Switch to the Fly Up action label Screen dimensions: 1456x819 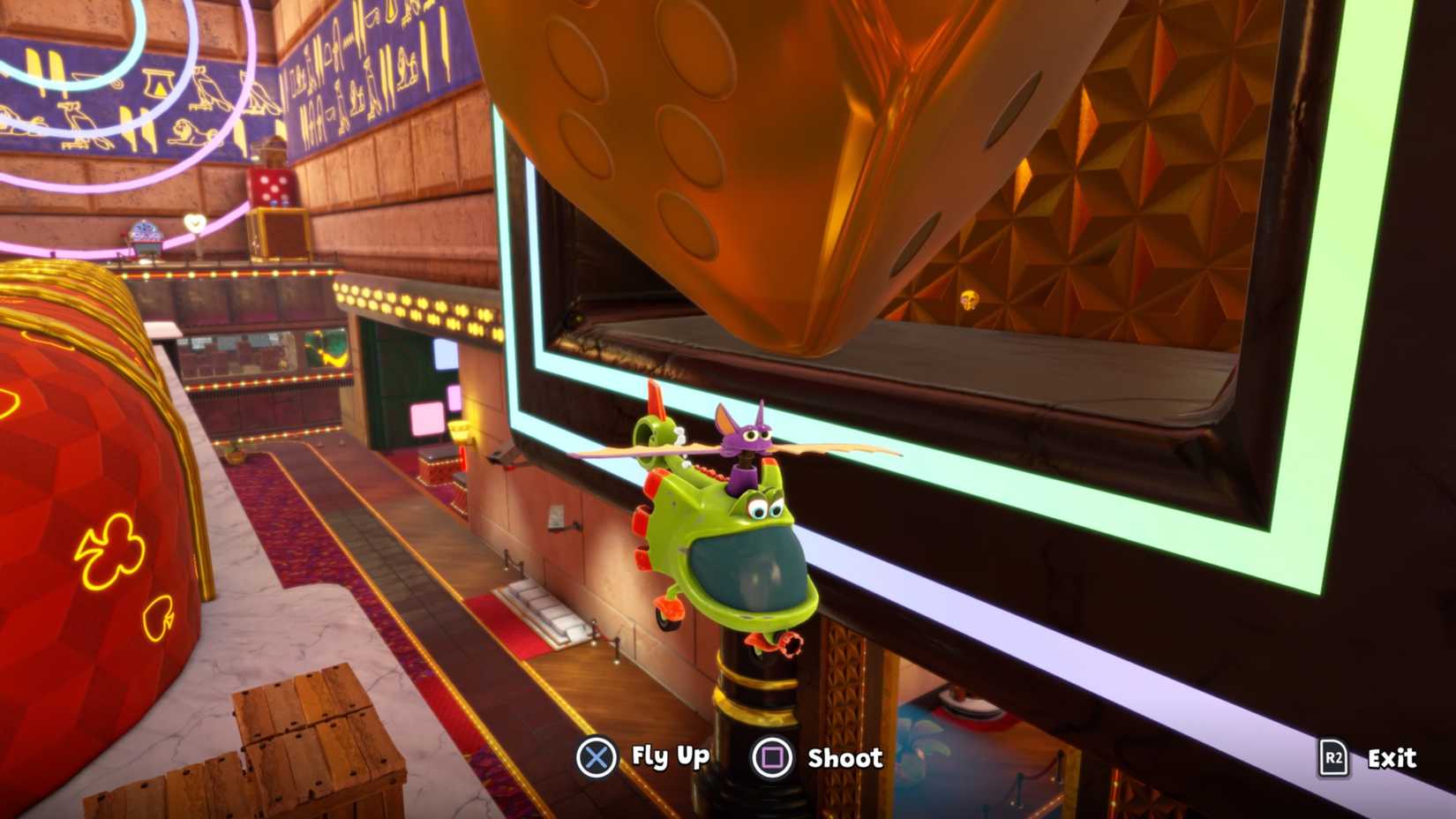pyautogui.click(x=669, y=757)
